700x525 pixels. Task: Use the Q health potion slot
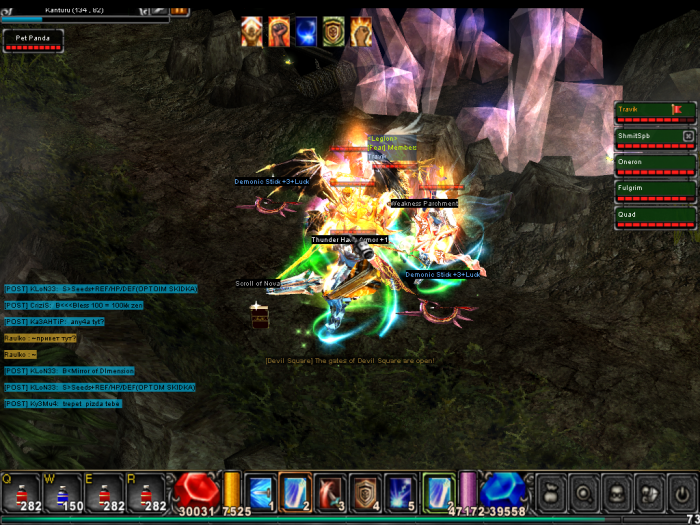(20, 493)
